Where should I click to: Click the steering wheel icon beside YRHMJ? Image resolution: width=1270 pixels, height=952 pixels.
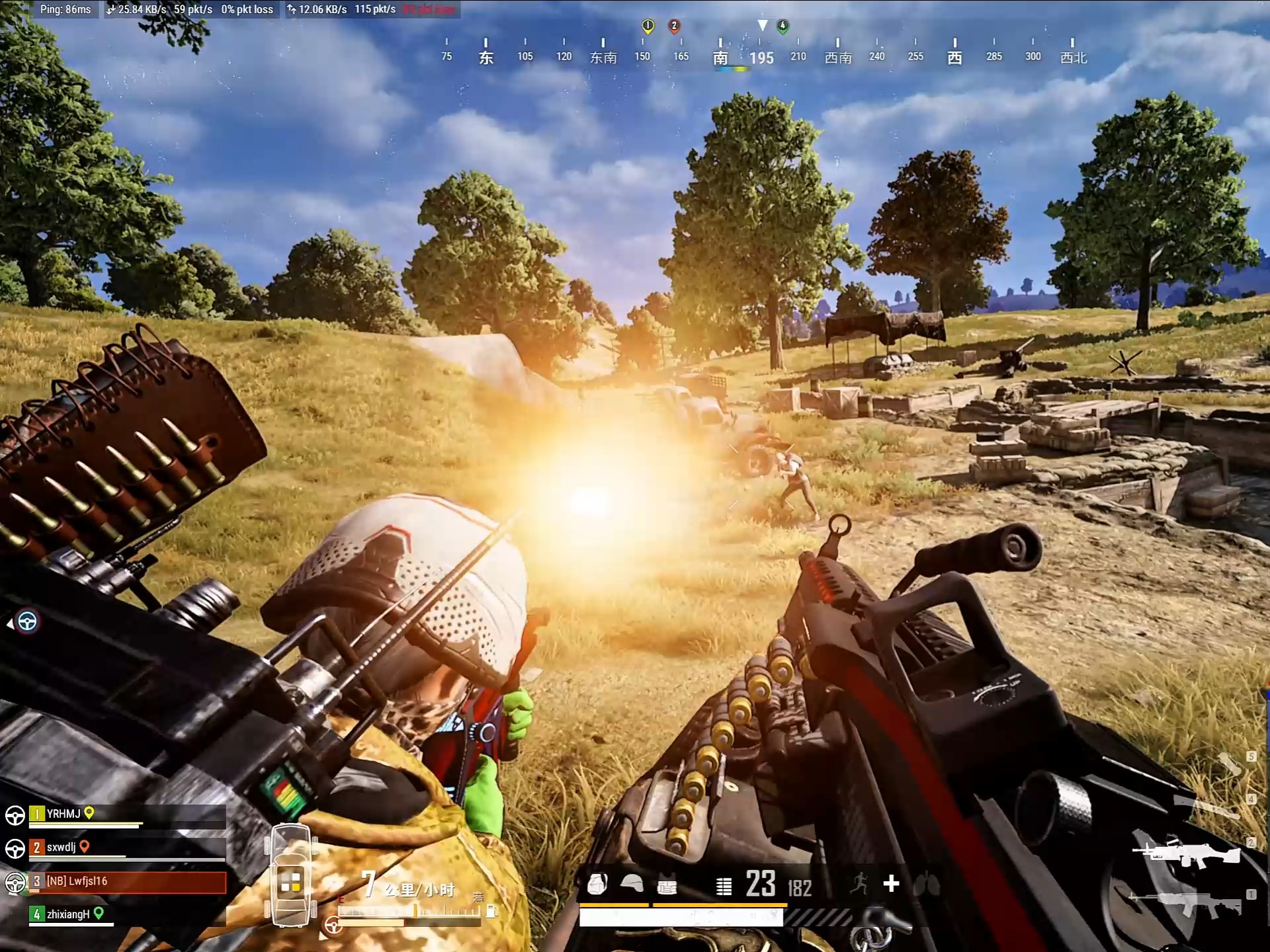pyautogui.click(x=15, y=815)
